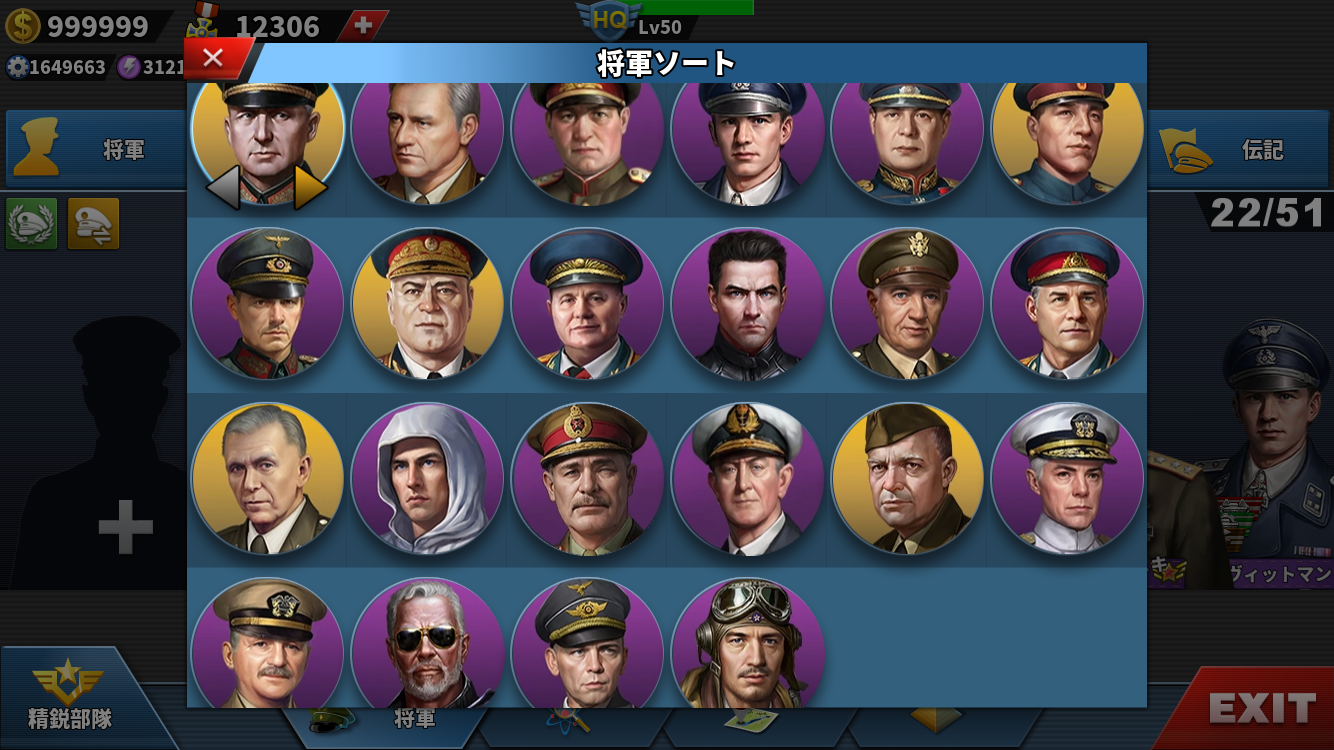Image resolution: width=1334 pixels, height=750 pixels.
Task: Close the 将軍ソート panel
Action: 213,58
